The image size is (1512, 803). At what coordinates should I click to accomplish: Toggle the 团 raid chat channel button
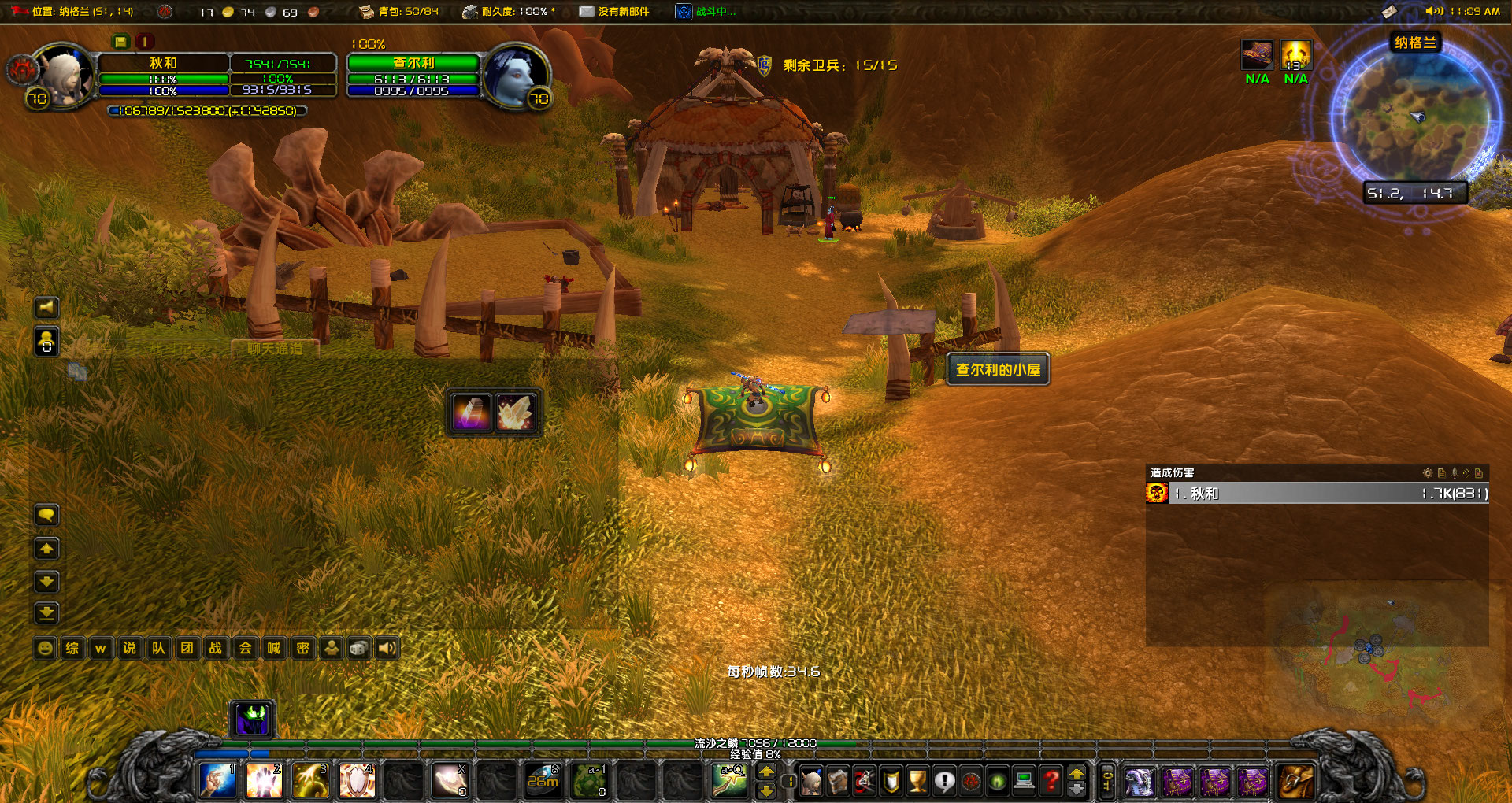(x=187, y=648)
